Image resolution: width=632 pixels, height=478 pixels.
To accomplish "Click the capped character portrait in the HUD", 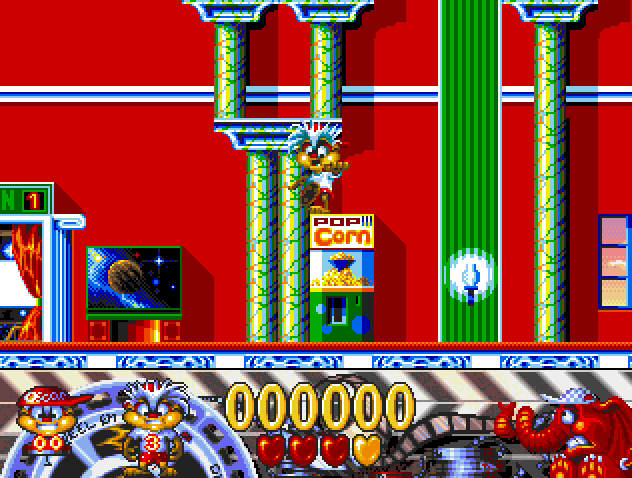I will click(44, 421).
